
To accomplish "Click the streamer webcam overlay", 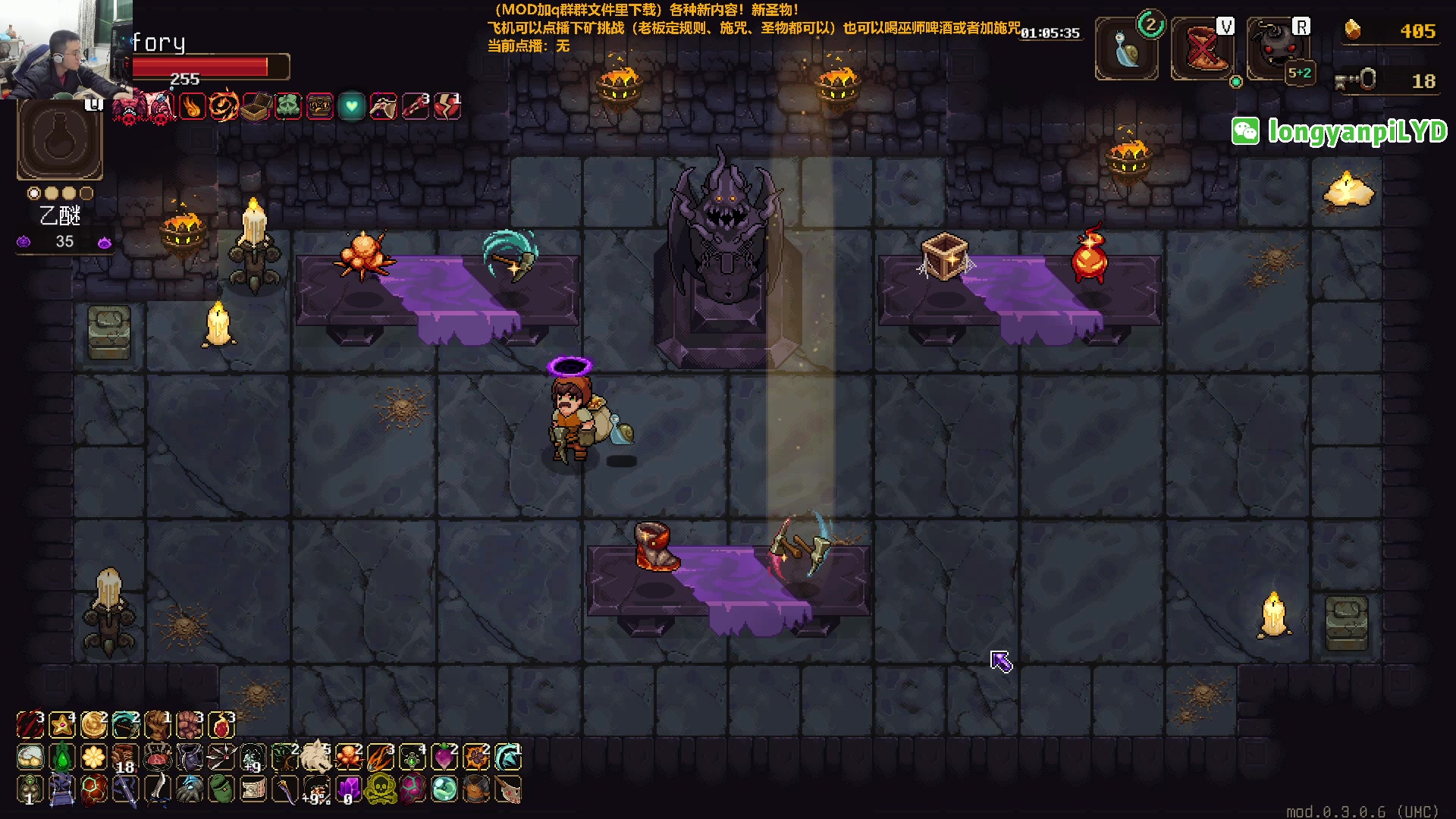I will pos(66,49).
